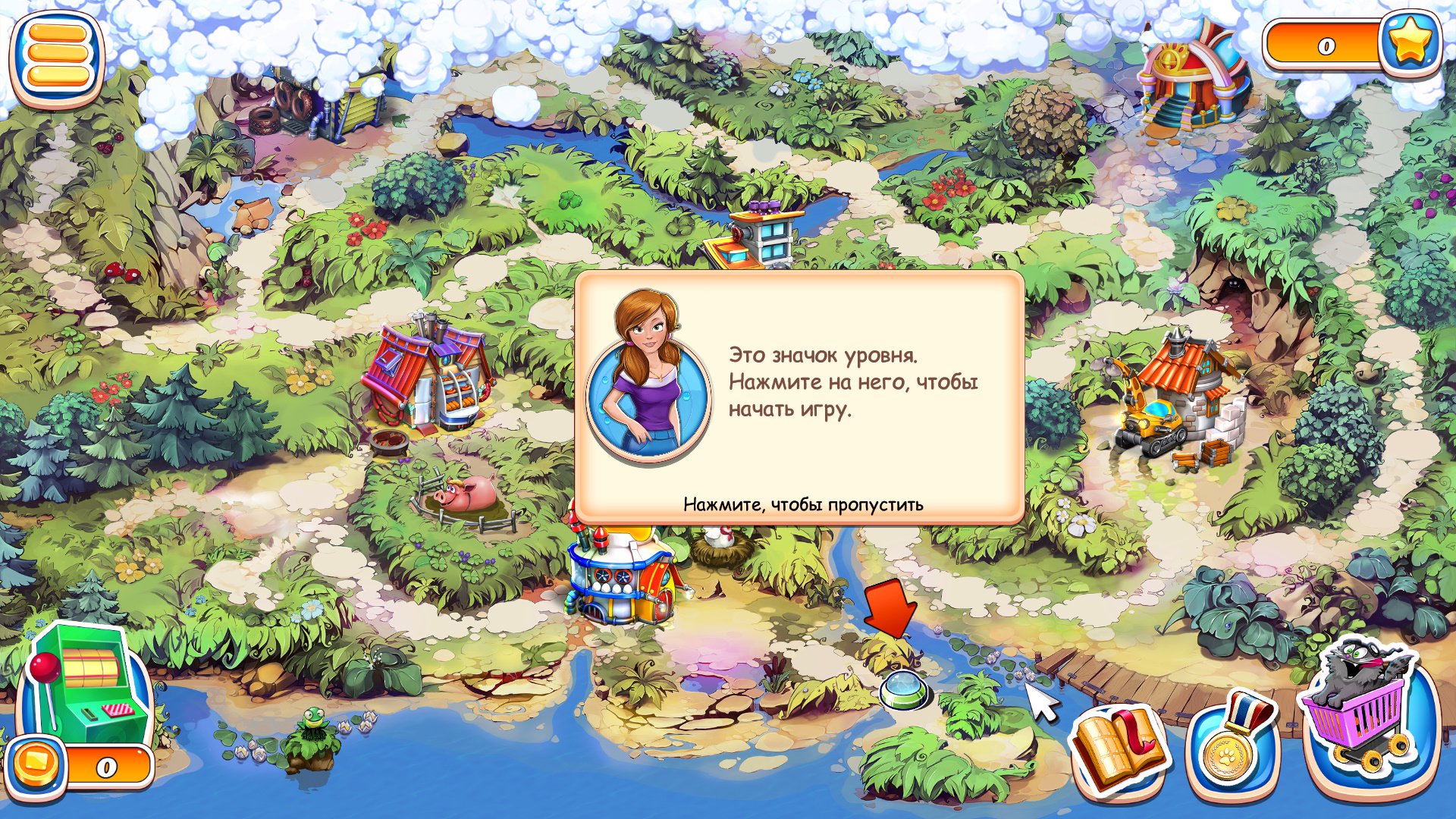Click the gold star icon

1409,43
